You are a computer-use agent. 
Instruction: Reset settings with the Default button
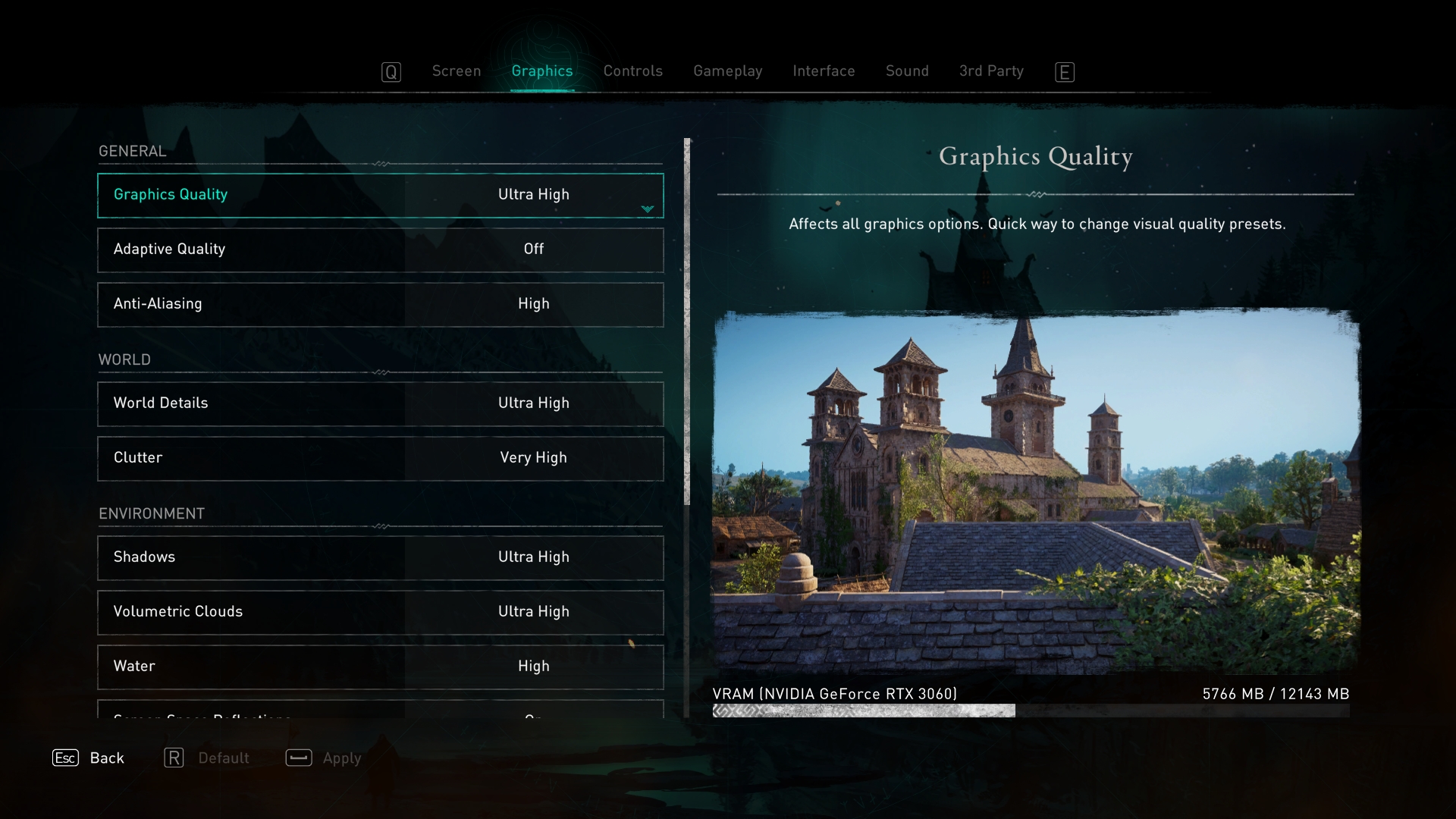[207, 758]
